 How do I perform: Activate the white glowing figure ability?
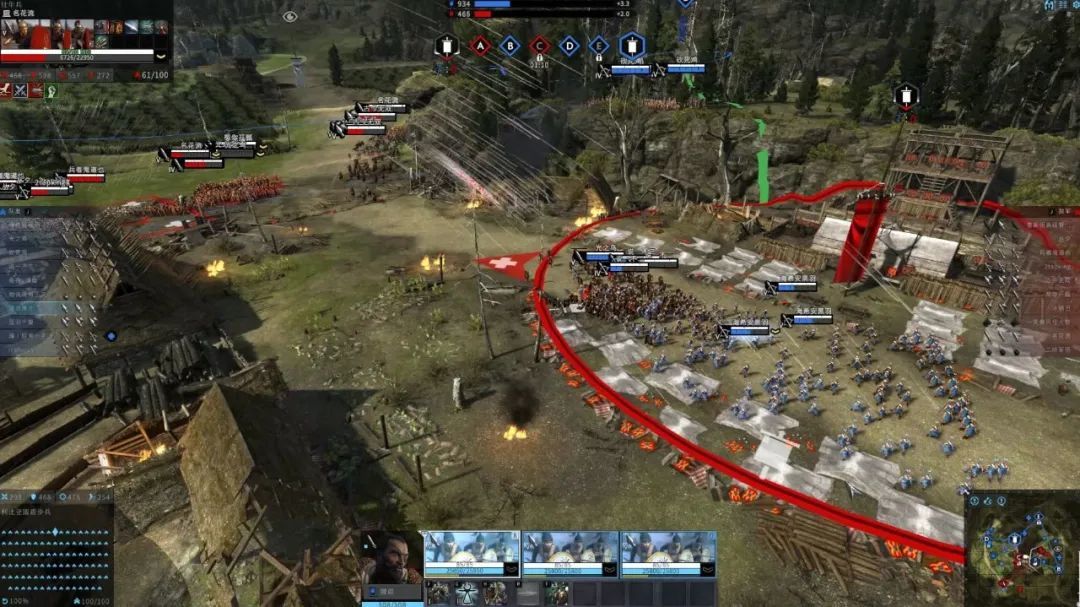point(465,594)
